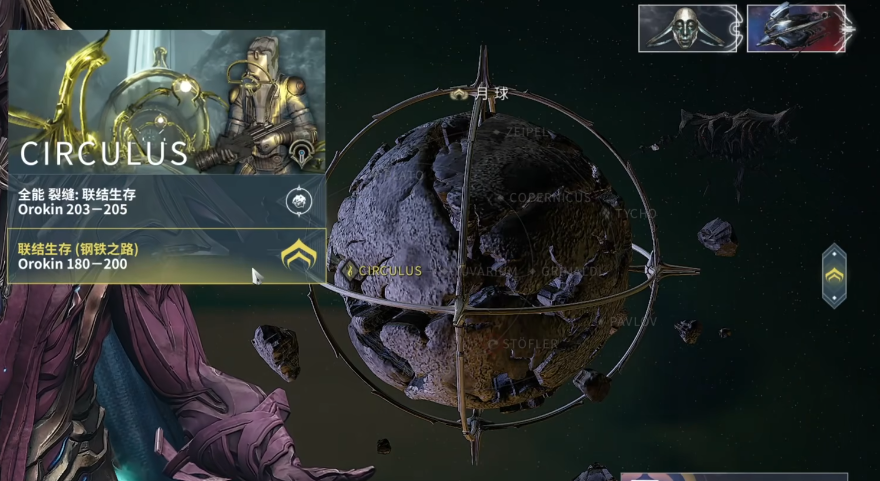This screenshot has width=880, height=481.
Task: Choose the Omnia Fissure survival mission row
Action: [x=166, y=201]
